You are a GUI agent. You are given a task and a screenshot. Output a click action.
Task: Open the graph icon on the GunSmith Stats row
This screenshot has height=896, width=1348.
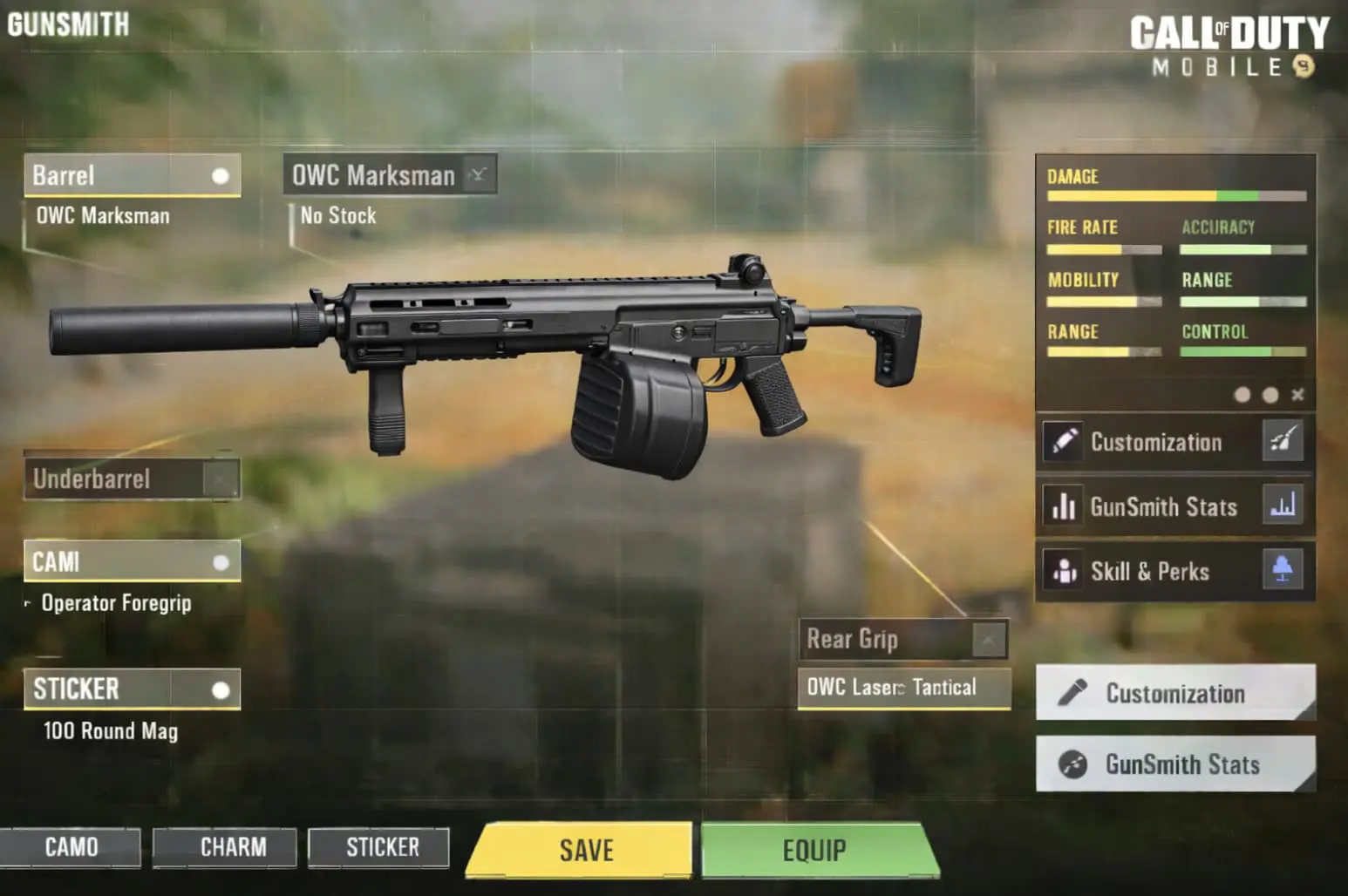coord(1283,506)
